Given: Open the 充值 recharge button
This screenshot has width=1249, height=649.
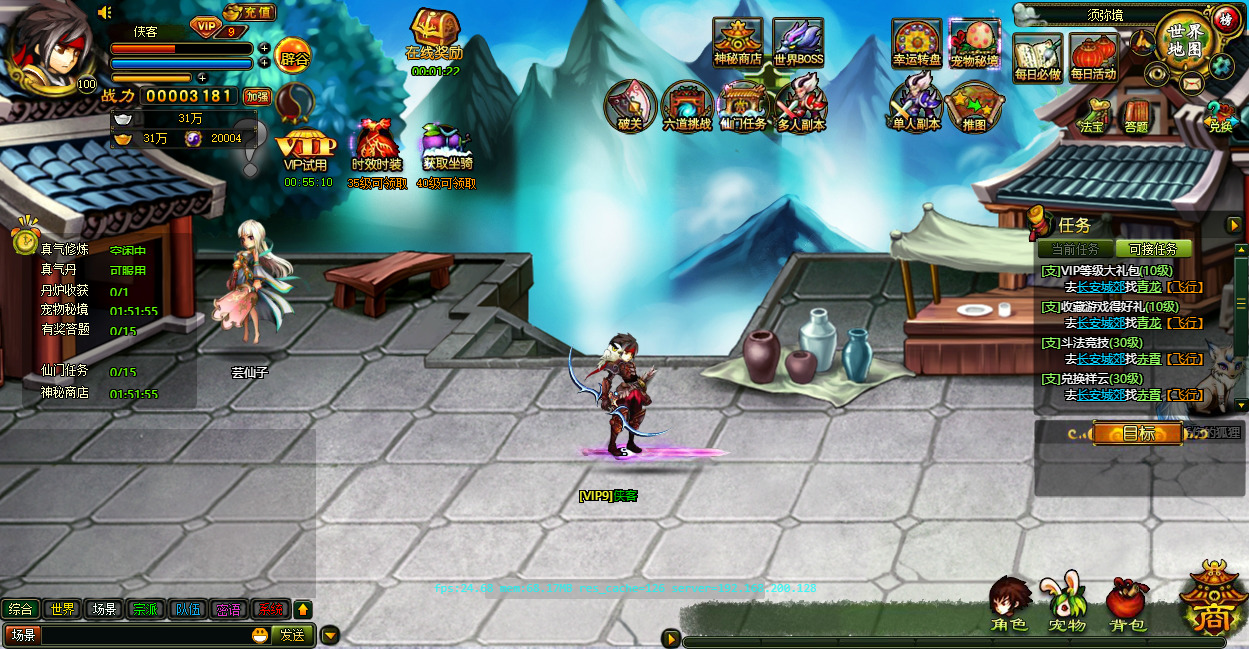Looking at the screenshot, I should click(x=248, y=13).
